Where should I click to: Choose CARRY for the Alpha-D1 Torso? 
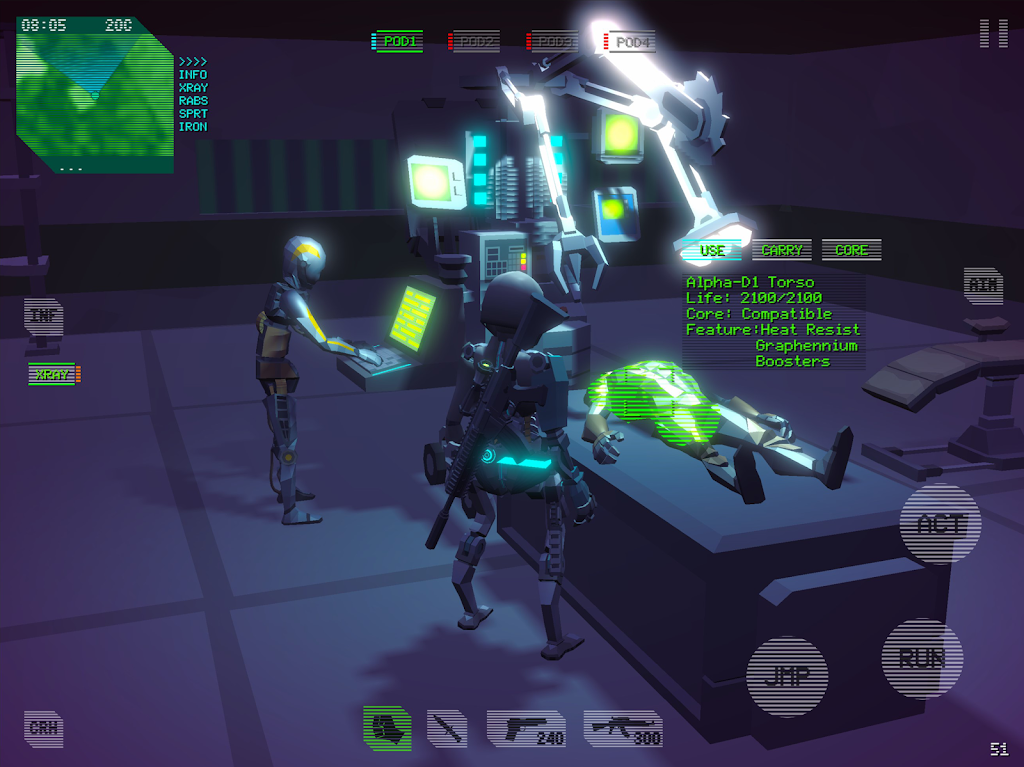(x=782, y=250)
